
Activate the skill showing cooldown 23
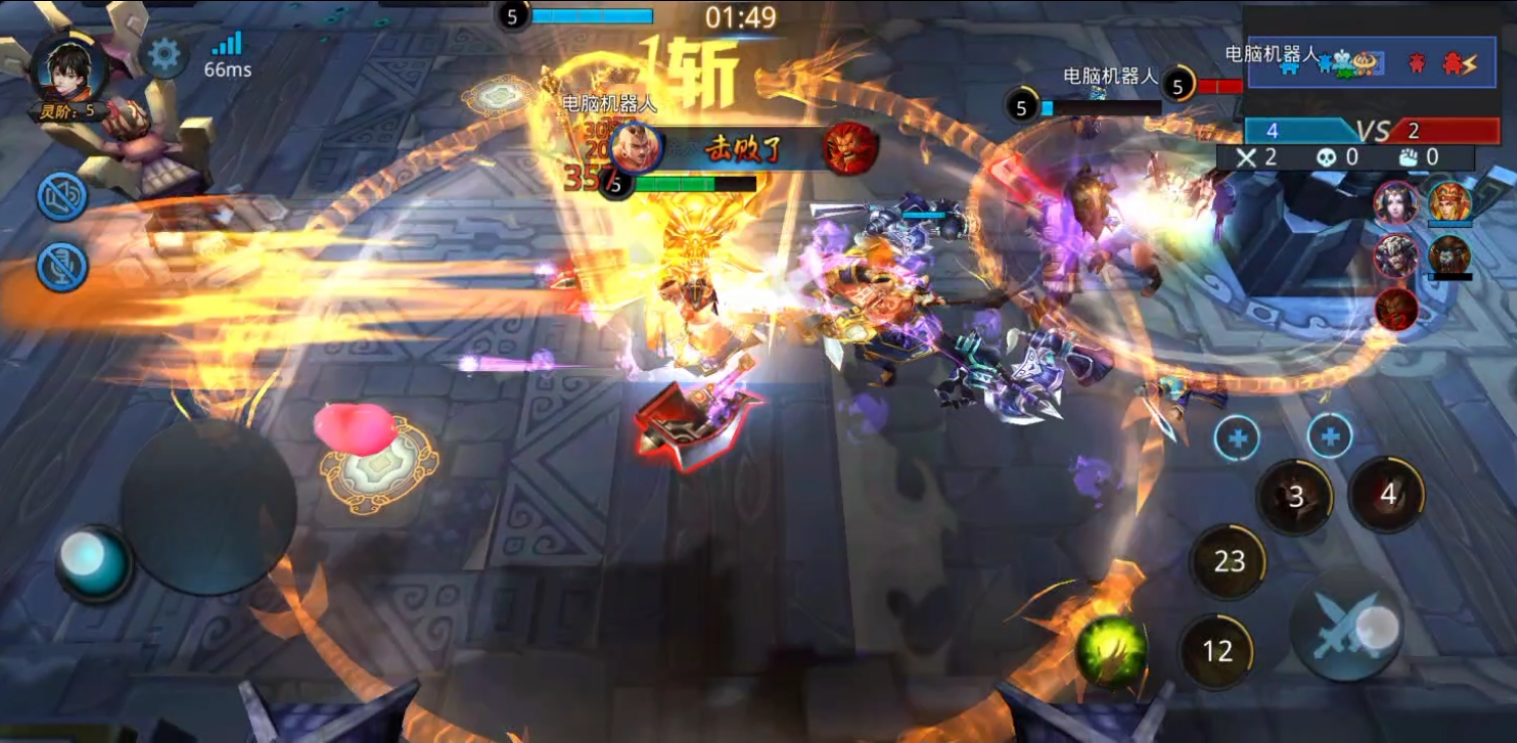pos(1228,562)
